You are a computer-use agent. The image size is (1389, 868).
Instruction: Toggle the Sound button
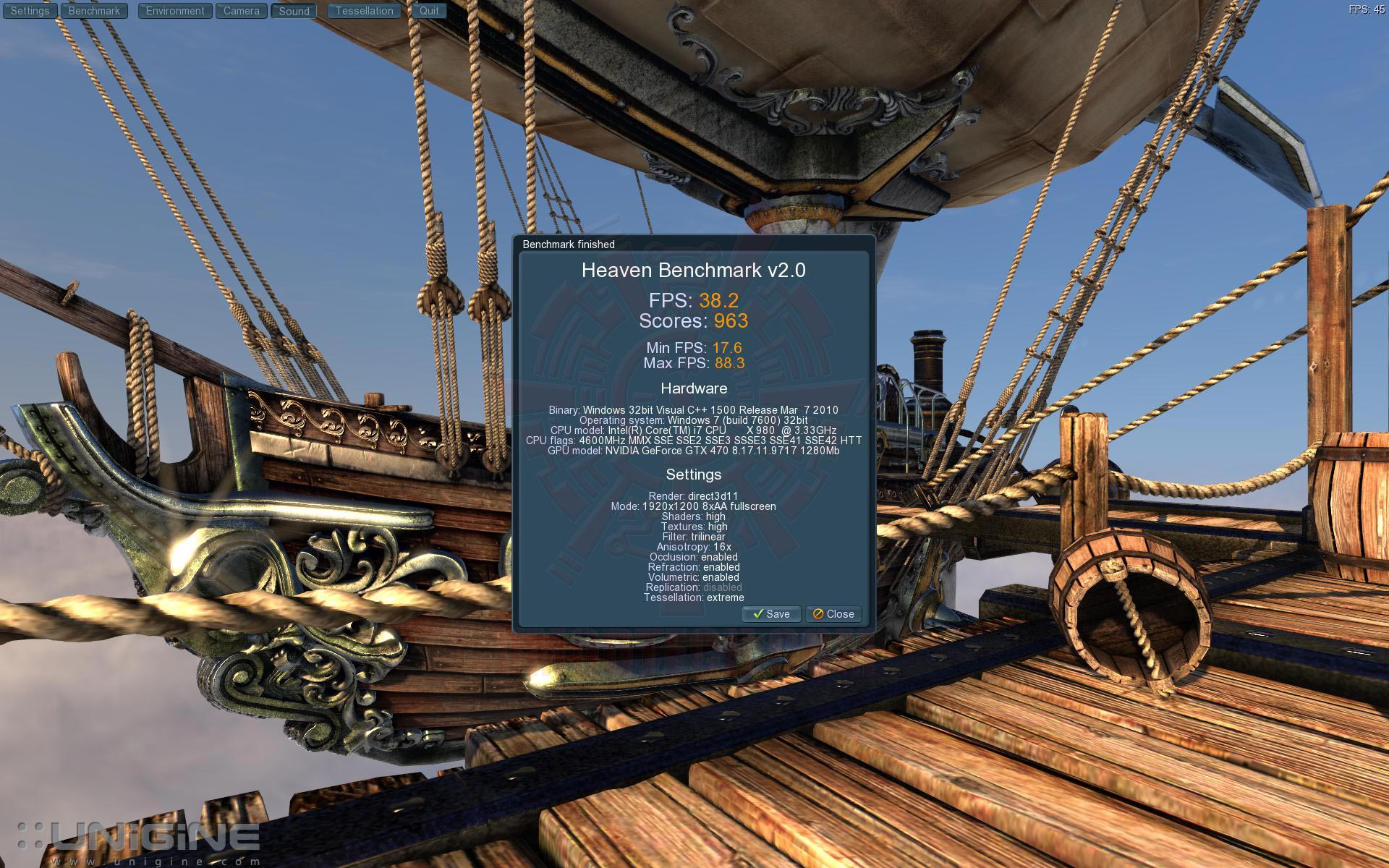(294, 11)
